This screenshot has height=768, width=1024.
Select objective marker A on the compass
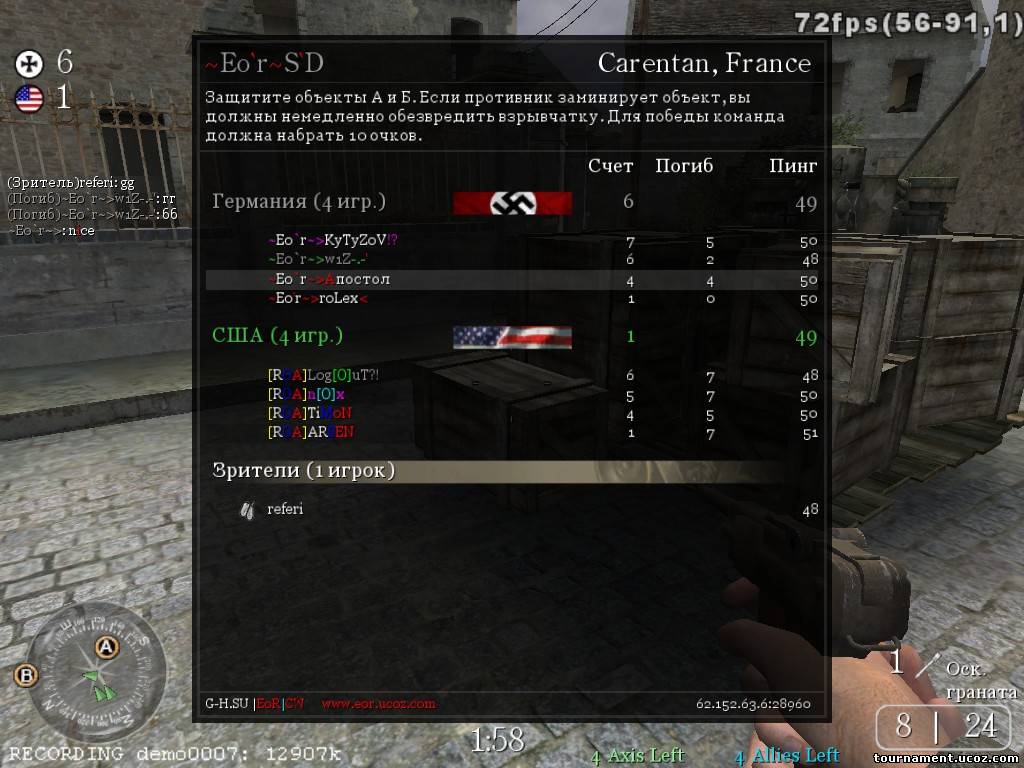pyautogui.click(x=106, y=647)
